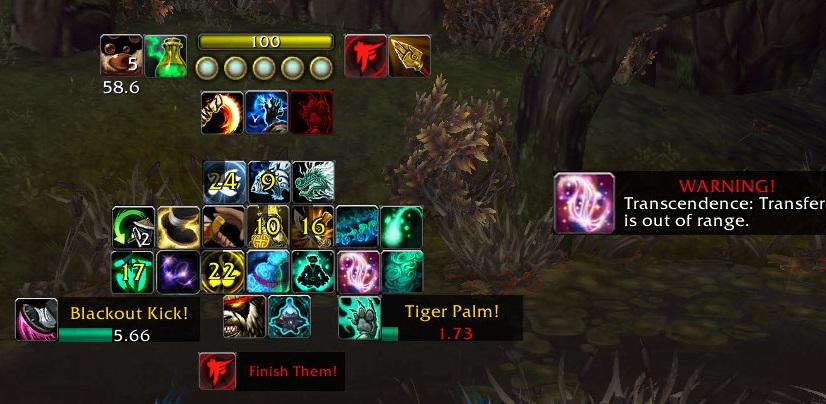The width and height of the screenshot is (826, 404).
Task: Click the Blackout Kick proc icon
Action: [x=36, y=320]
